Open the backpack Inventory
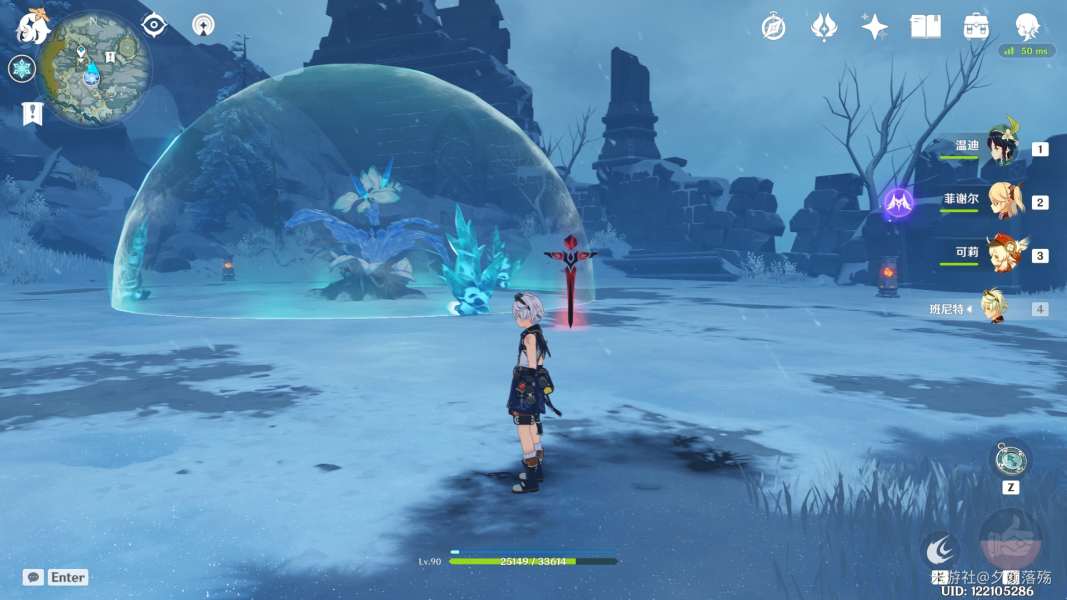Image resolution: width=1067 pixels, height=600 pixels. (x=976, y=27)
